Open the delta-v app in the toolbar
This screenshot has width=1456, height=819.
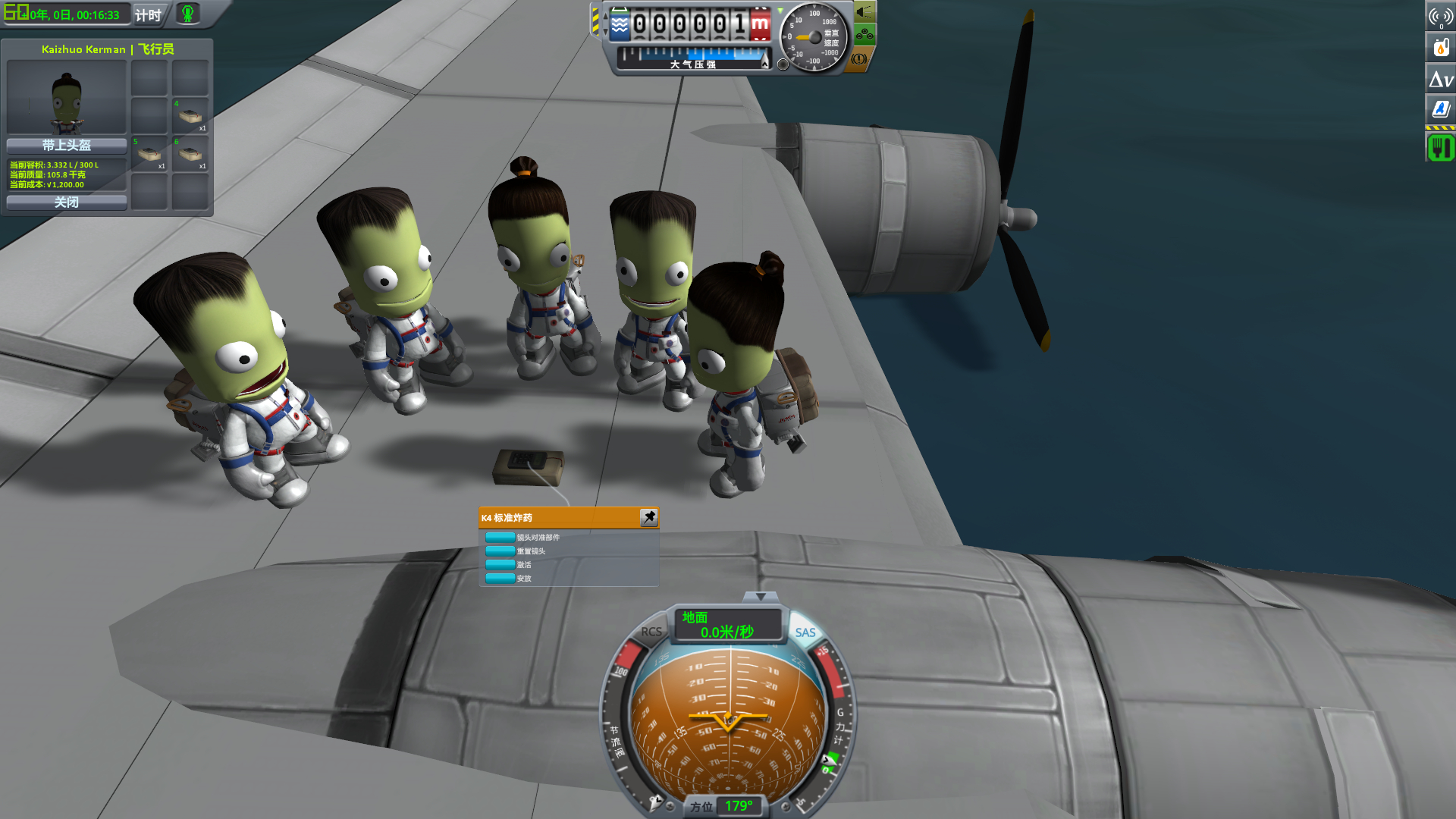pos(1441,79)
